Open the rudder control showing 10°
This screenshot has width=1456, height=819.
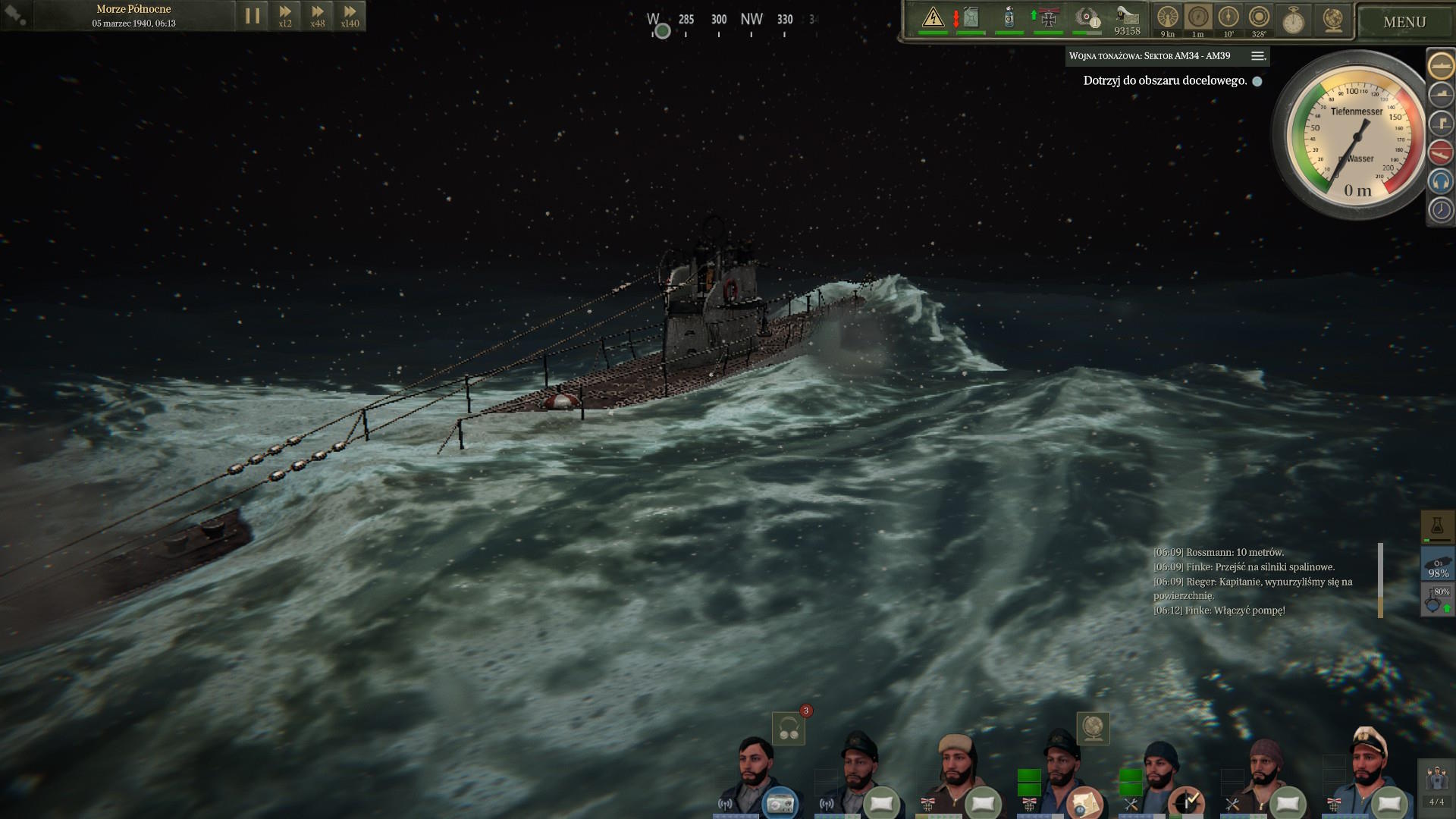[x=1228, y=18]
